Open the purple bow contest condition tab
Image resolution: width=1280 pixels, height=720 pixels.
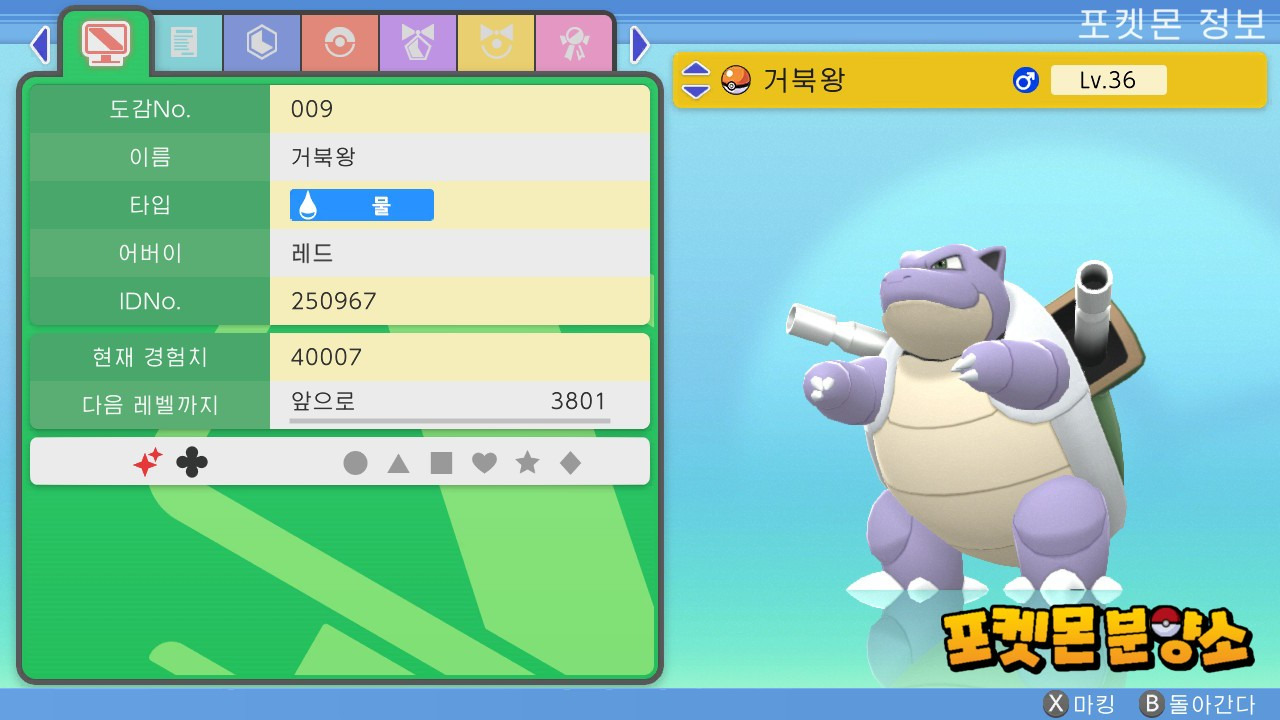pyautogui.click(x=418, y=43)
